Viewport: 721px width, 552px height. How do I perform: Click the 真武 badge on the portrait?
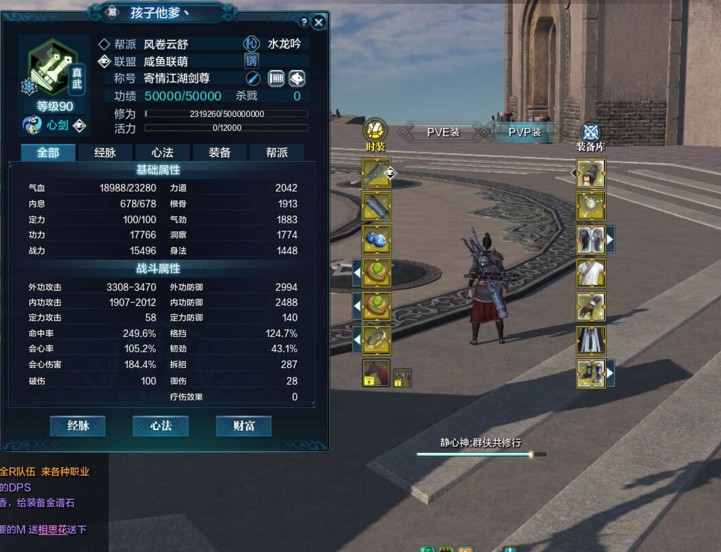(x=77, y=72)
